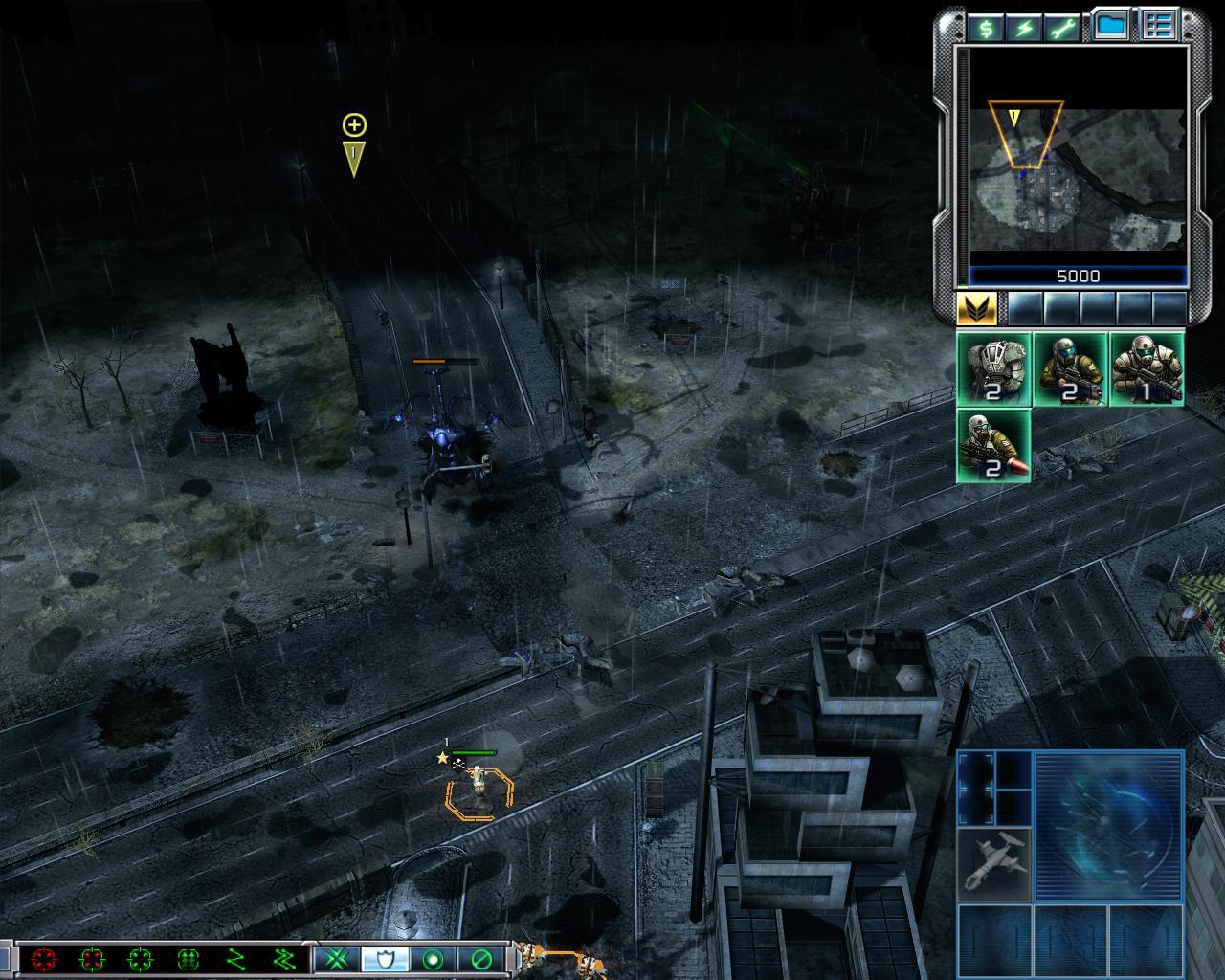Viewport: 1225px width, 980px height.
Task: Queue the Zone Trooper armored unit
Action: pyautogui.click(x=993, y=369)
